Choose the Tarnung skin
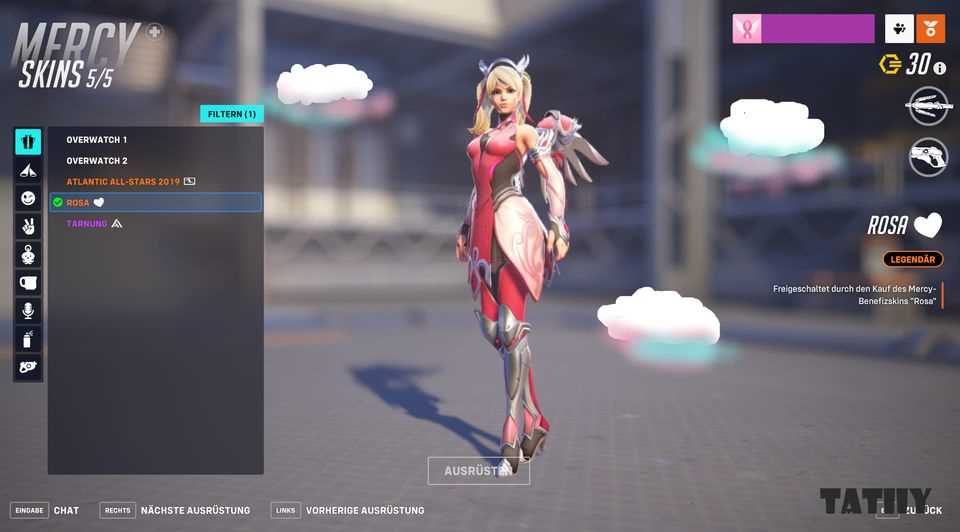The width and height of the screenshot is (960, 532). pyautogui.click(x=87, y=224)
